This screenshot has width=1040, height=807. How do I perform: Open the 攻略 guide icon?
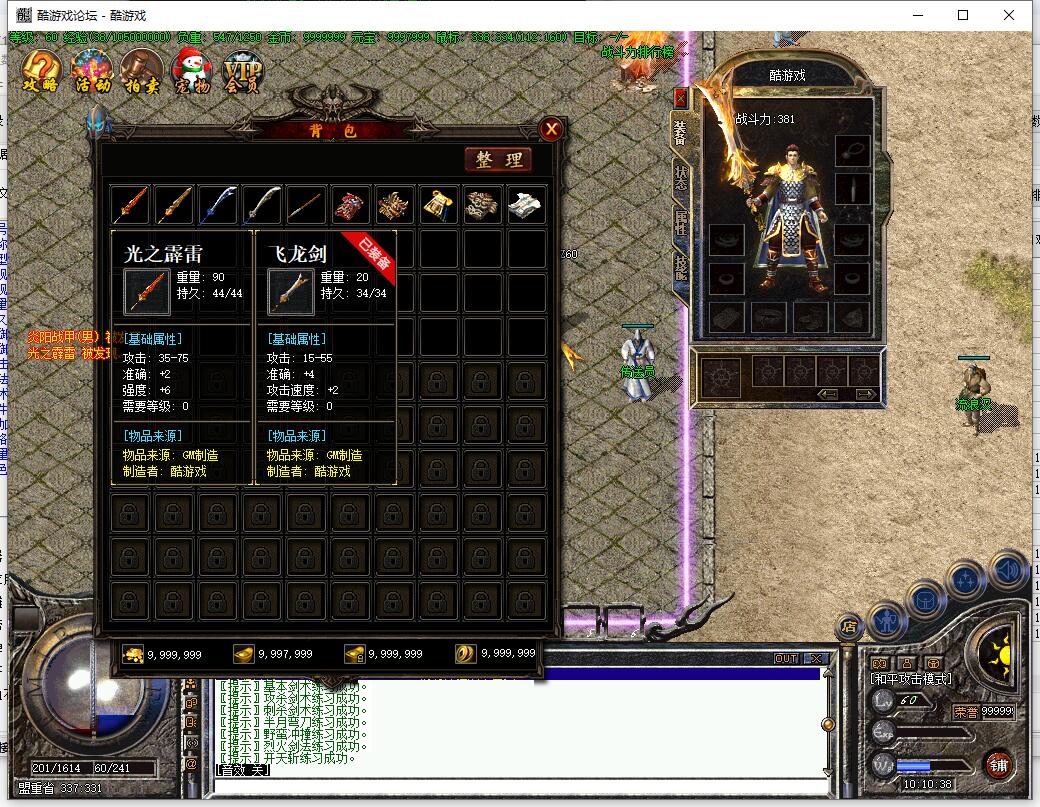(x=40, y=71)
